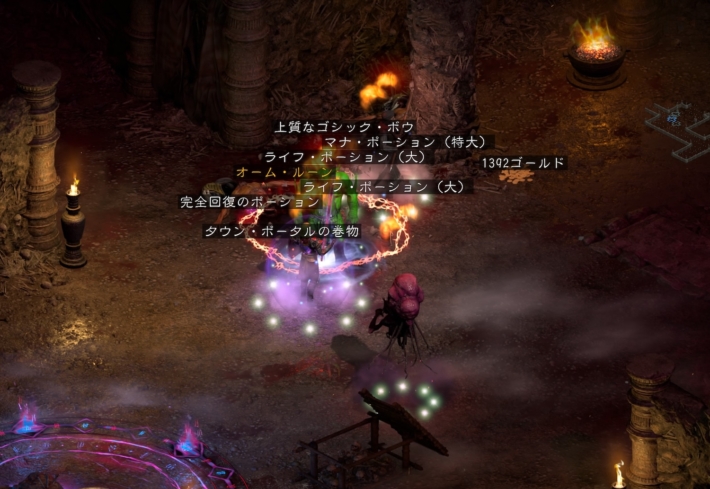Pick up the 1392ゴールド label

click(x=523, y=163)
